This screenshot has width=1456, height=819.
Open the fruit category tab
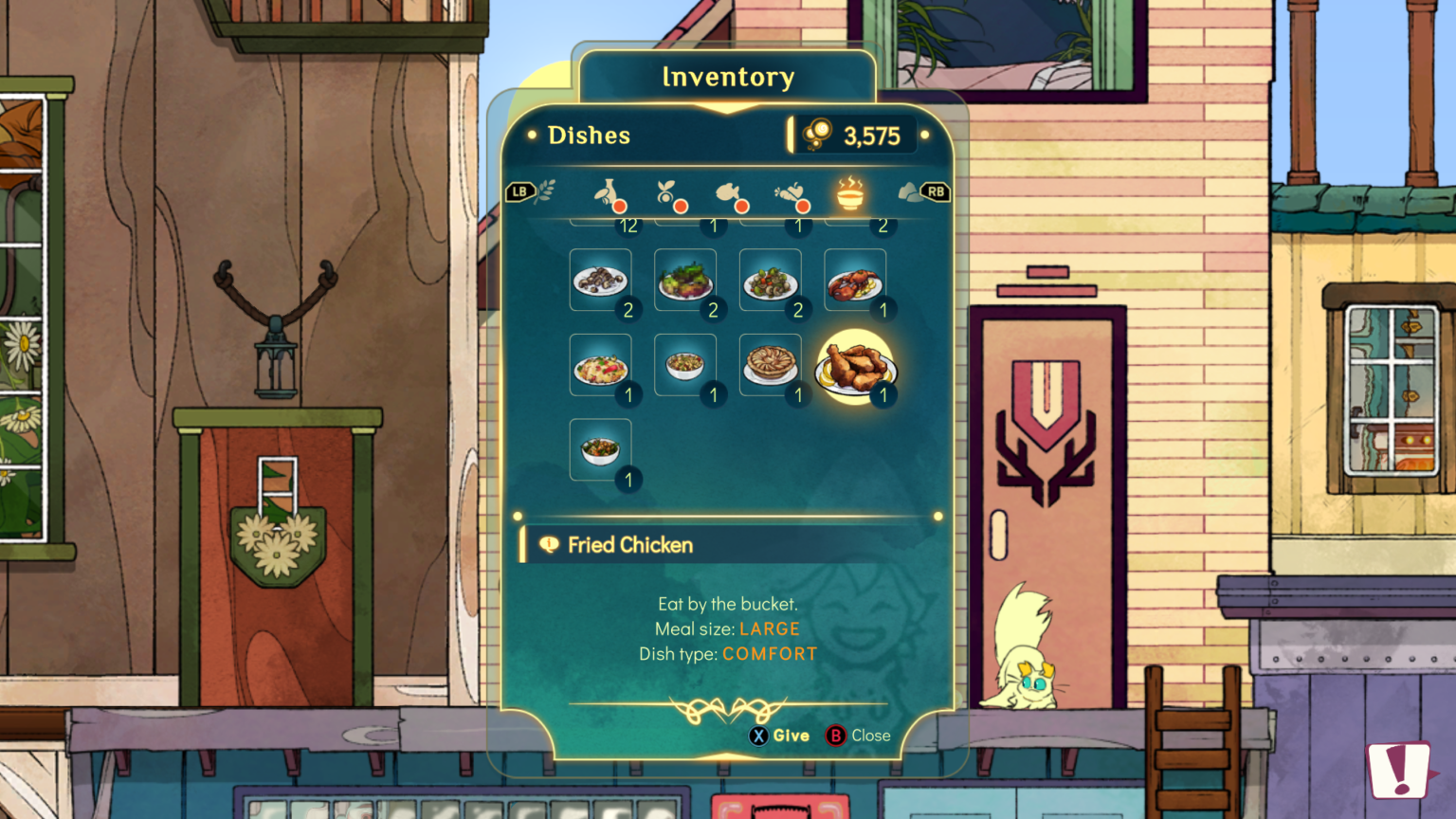pos(669,193)
